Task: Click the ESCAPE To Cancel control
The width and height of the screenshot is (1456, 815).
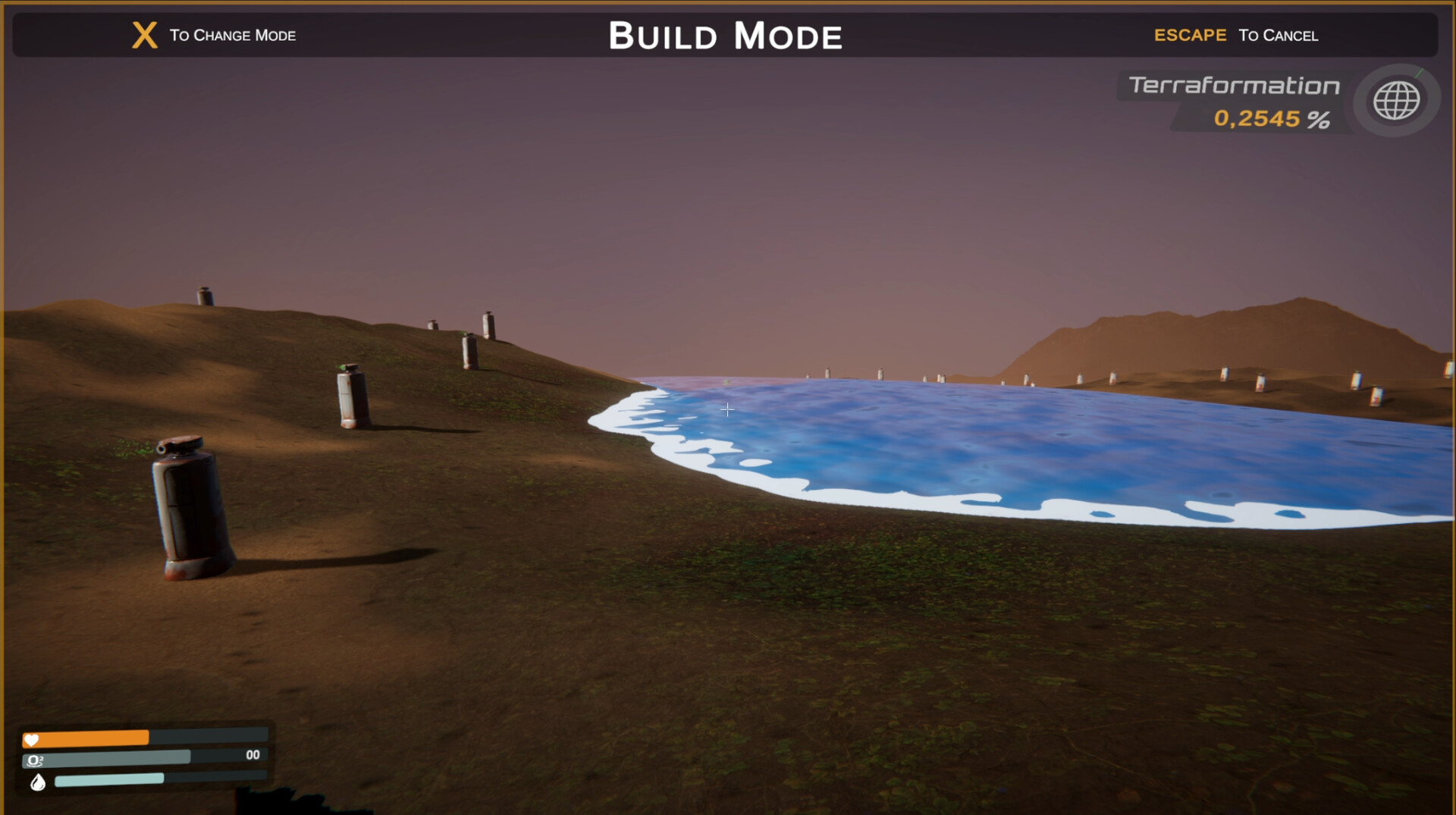Action: point(1236,35)
